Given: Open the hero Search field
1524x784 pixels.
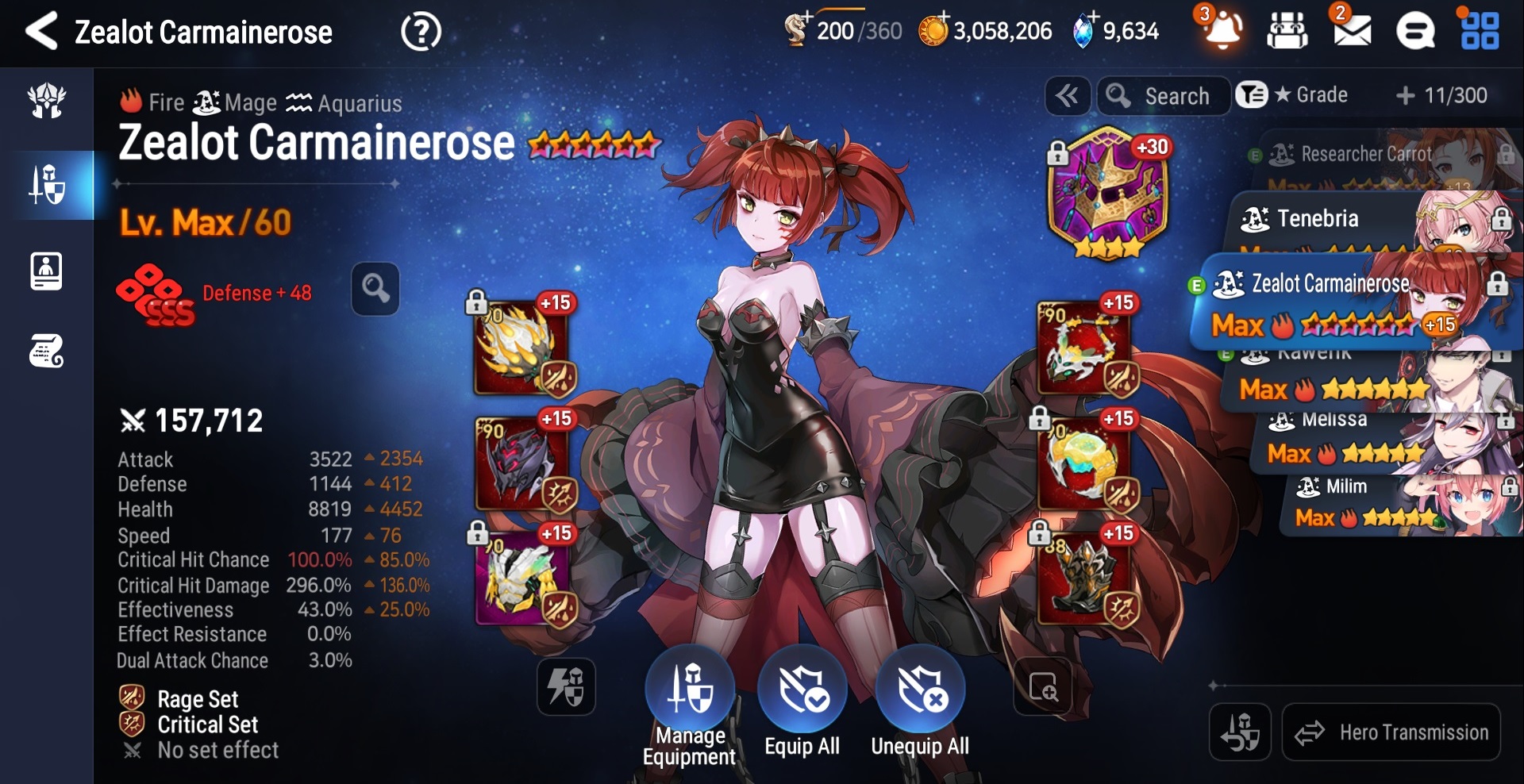Looking at the screenshot, I should (x=1164, y=96).
